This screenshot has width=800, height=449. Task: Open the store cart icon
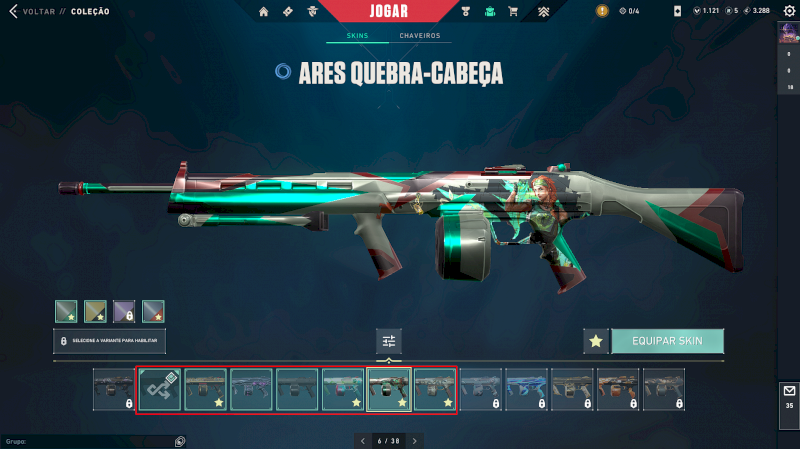[x=513, y=11]
